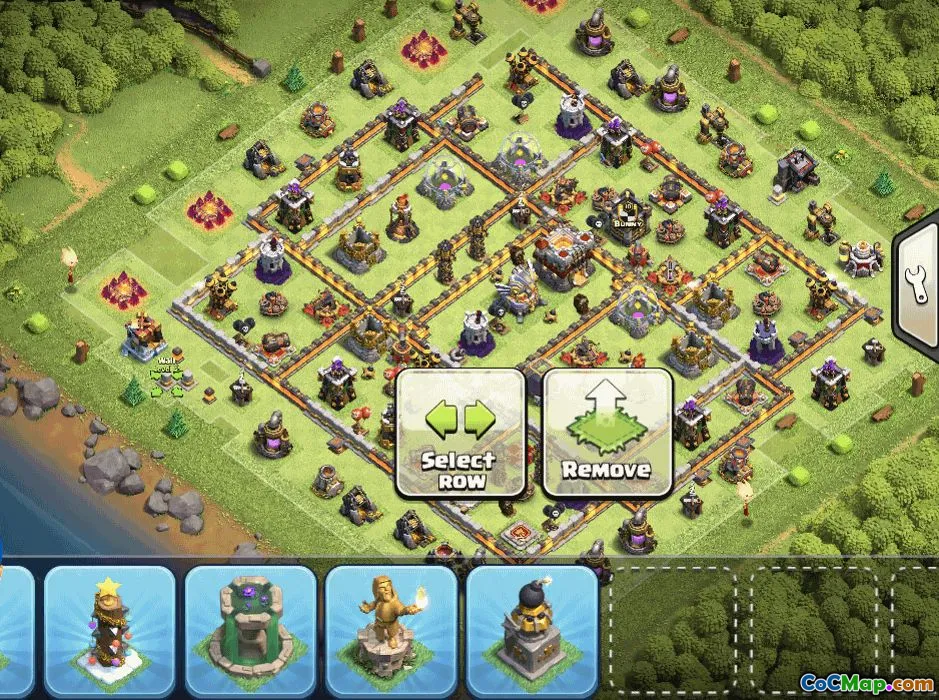Screen dimensions: 939x700
Task: Pick the green stone fountain decoration tile
Action: pyautogui.click(x=251, y=628)
